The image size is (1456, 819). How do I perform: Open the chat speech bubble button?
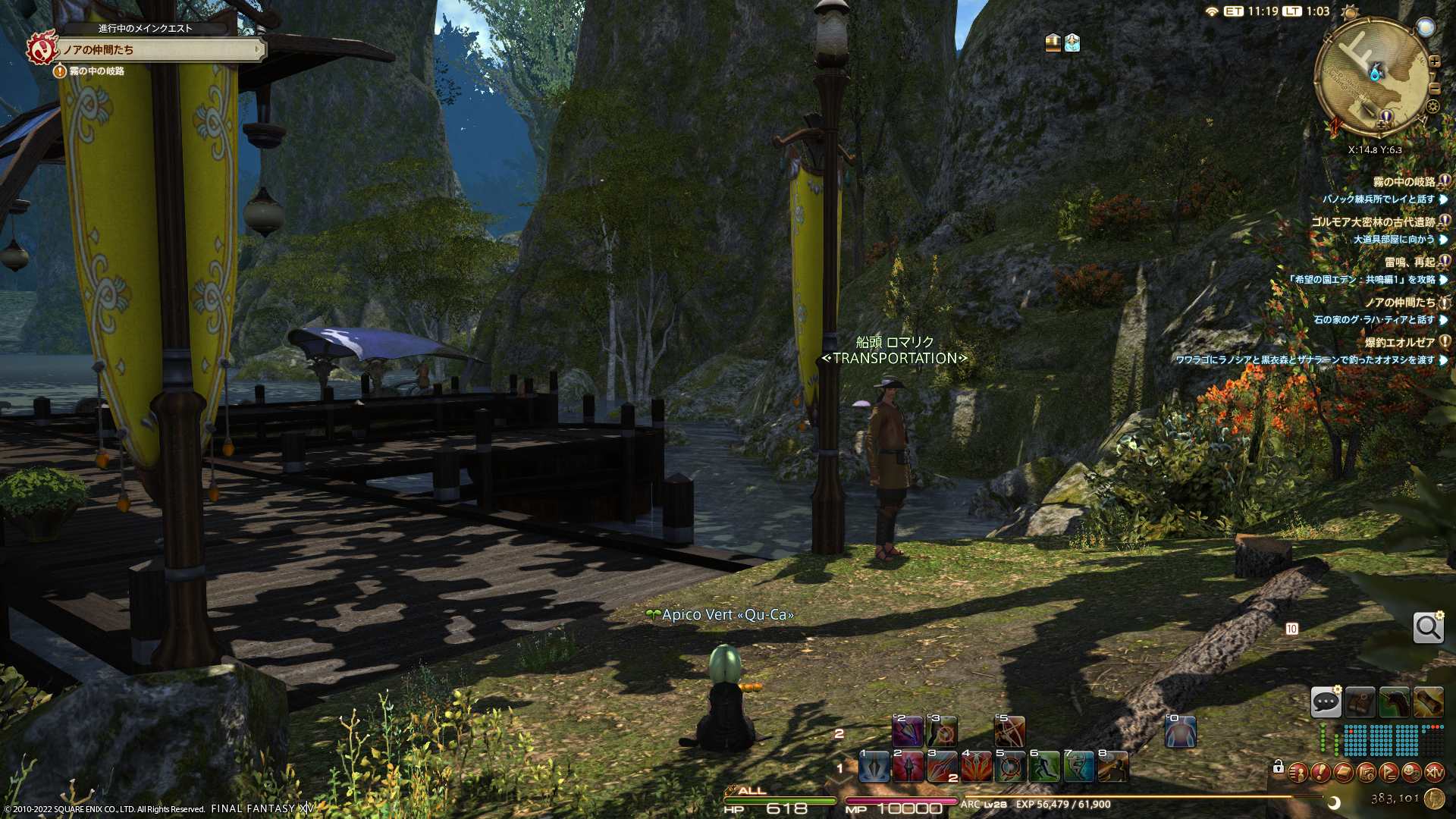click(1326, 702)
